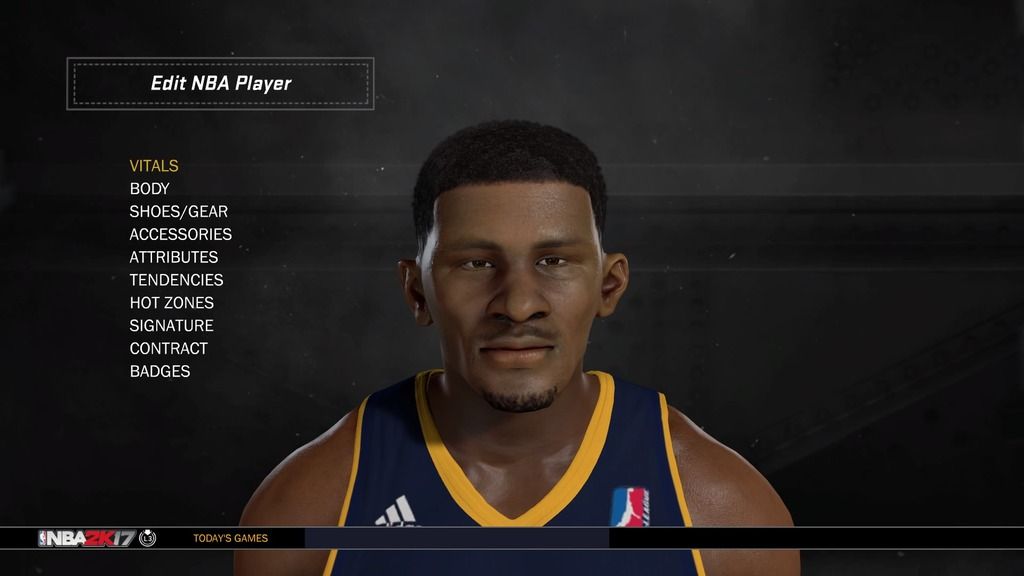Choose the SIGNATURE menu item
1024x576 pixels.
pos(171,326)
